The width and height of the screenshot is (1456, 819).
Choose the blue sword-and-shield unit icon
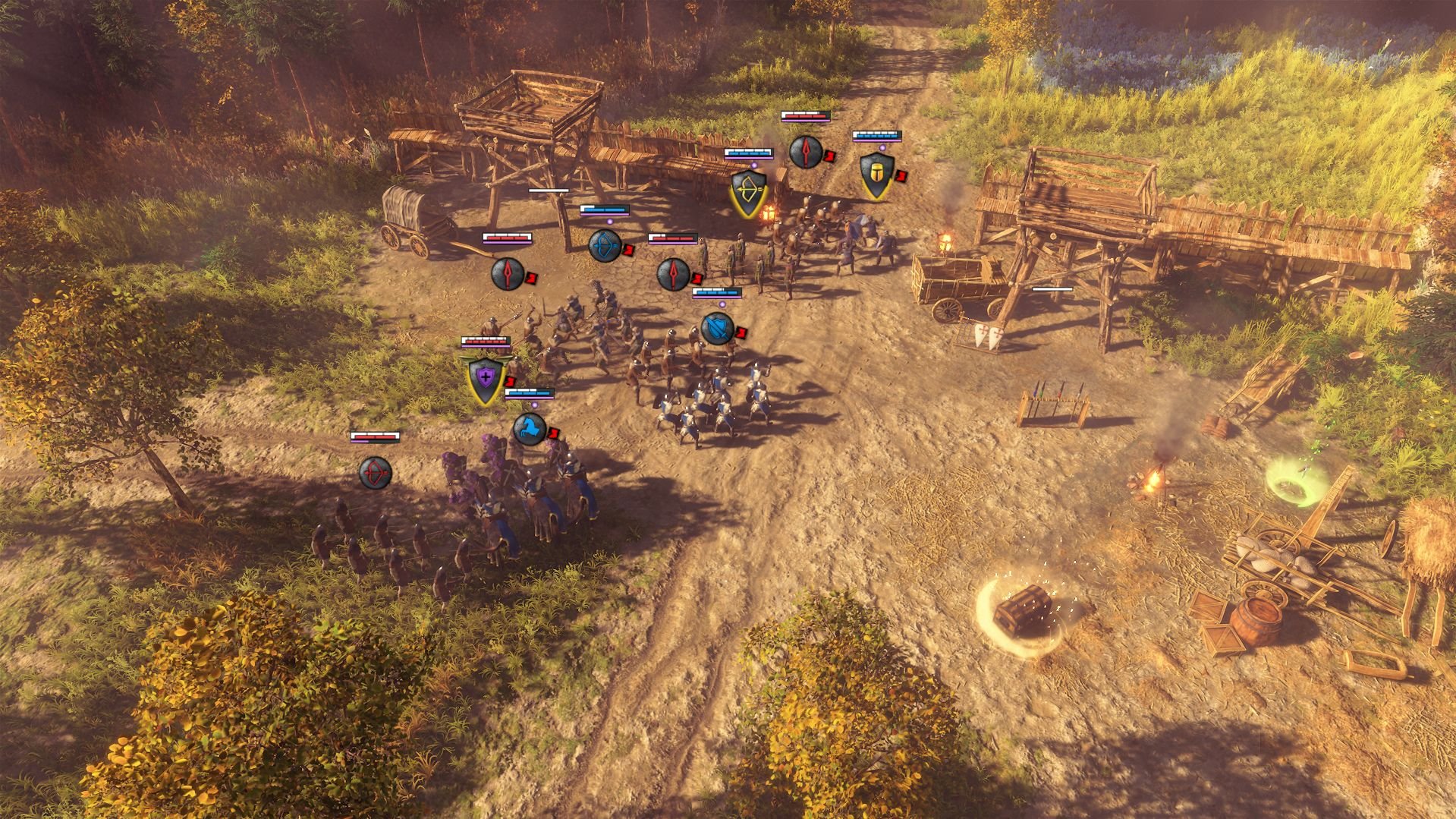(717, 328)
